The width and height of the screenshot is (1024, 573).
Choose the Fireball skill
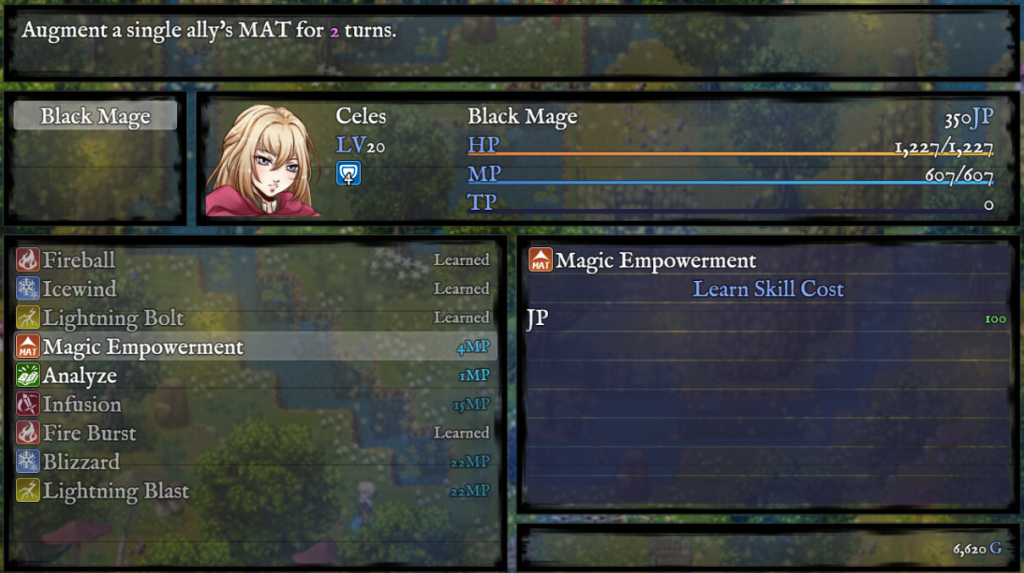coord(254,260)
